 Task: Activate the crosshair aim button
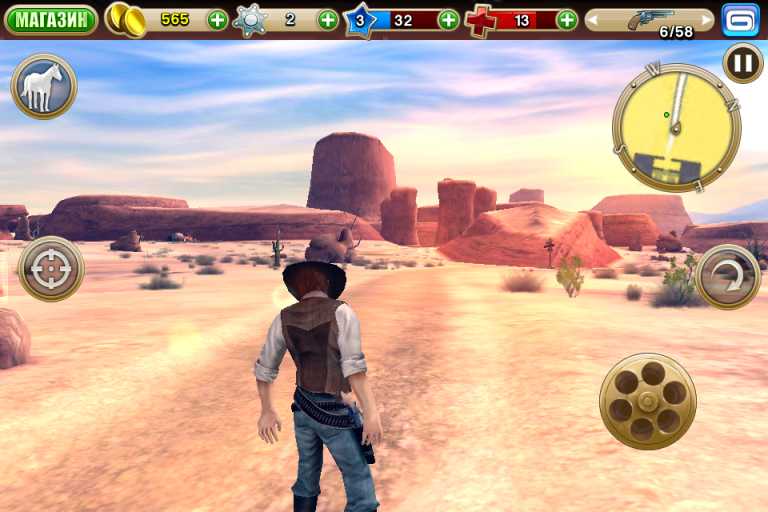51,269
